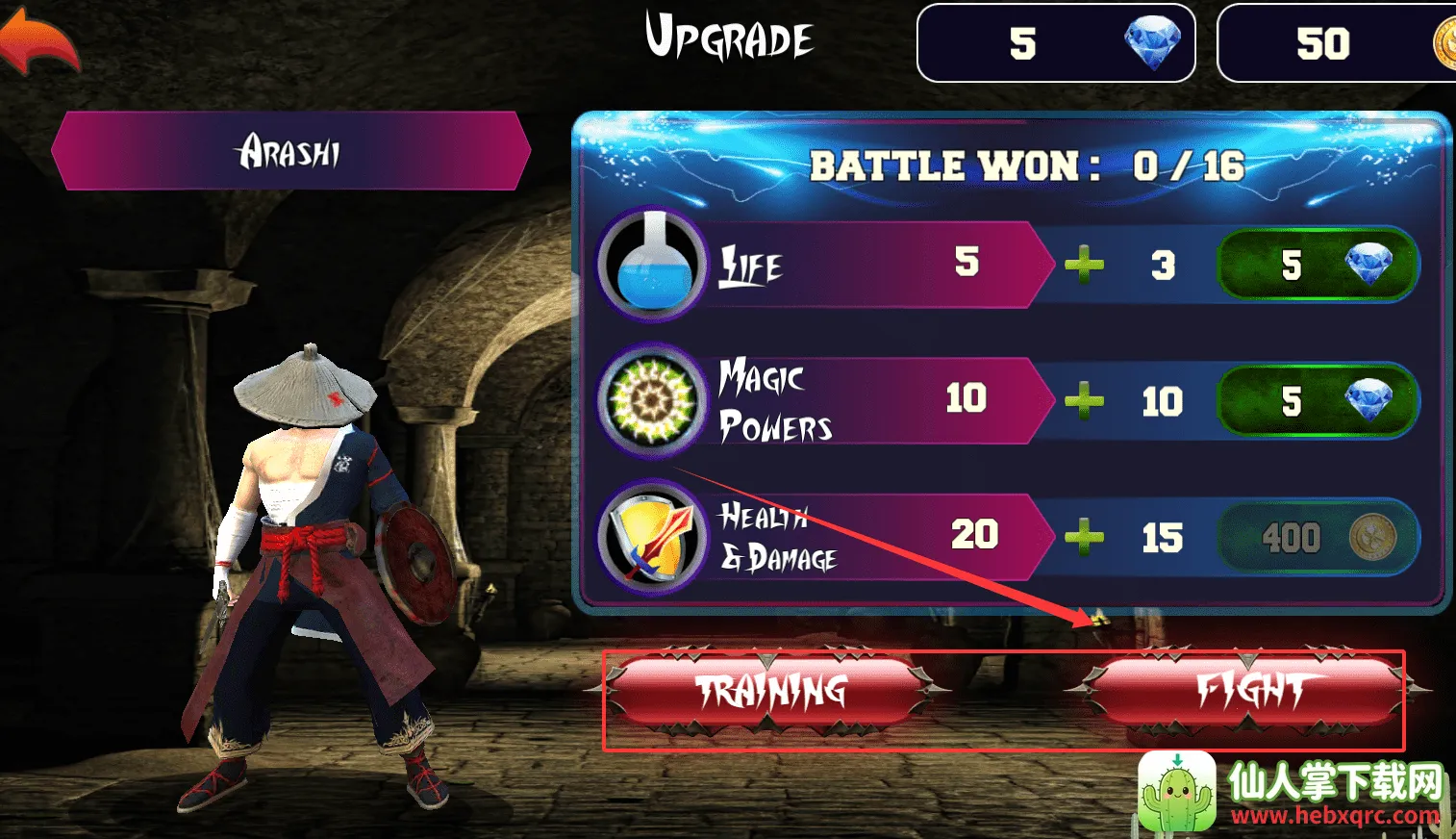
Task: Go back with the orange arrow
Action: tap(38, 40)
